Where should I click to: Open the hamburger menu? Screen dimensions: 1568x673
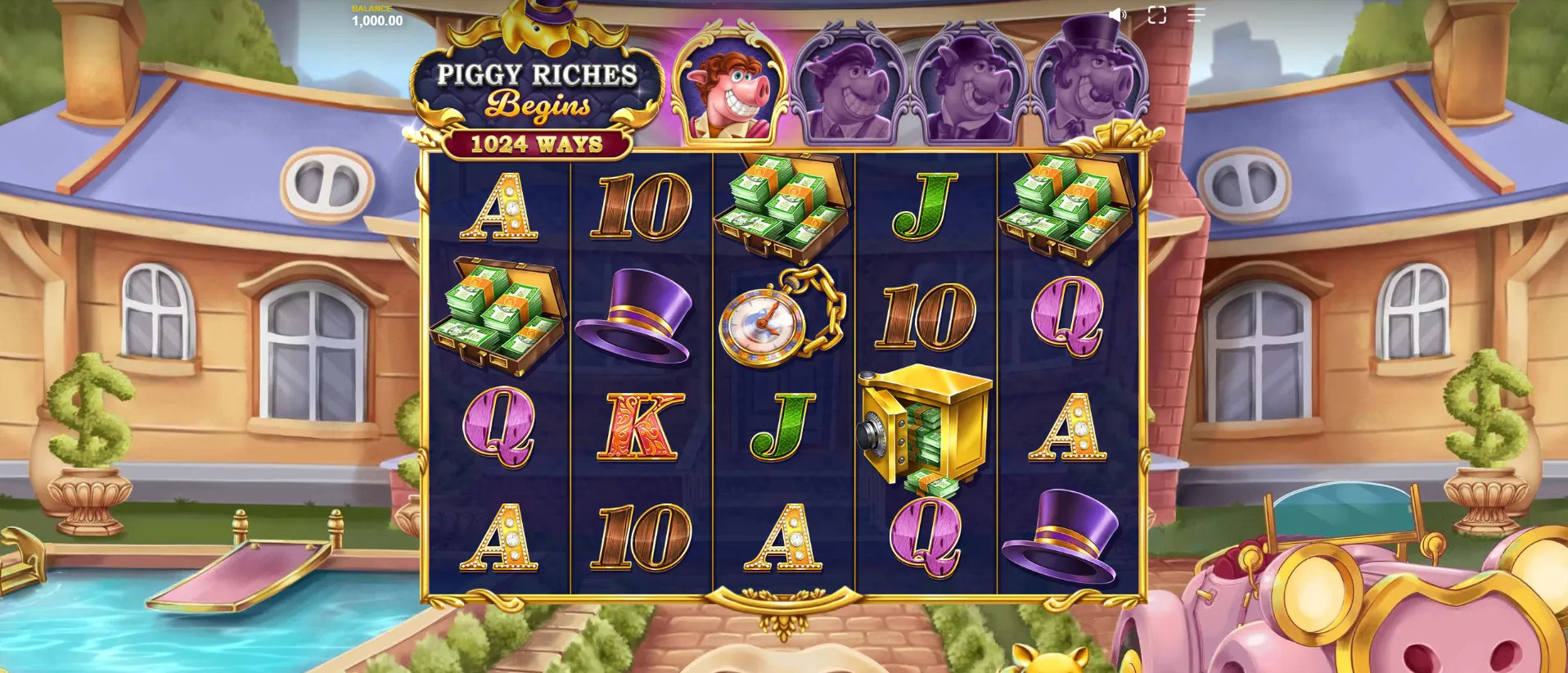[1196, 15]
